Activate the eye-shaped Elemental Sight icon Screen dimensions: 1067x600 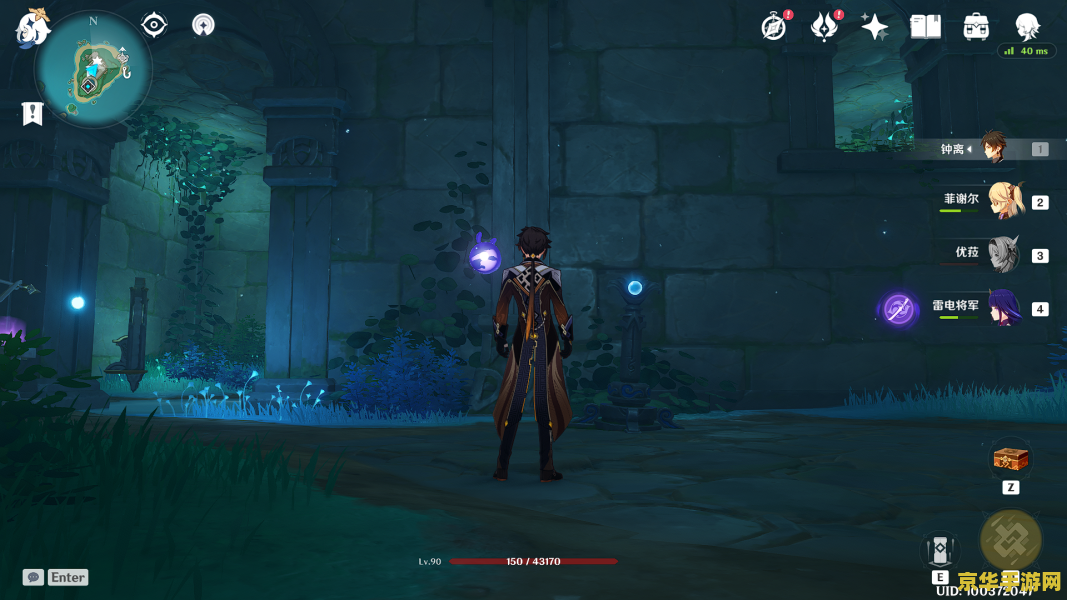pyautogui.click(x=154, y=25)
